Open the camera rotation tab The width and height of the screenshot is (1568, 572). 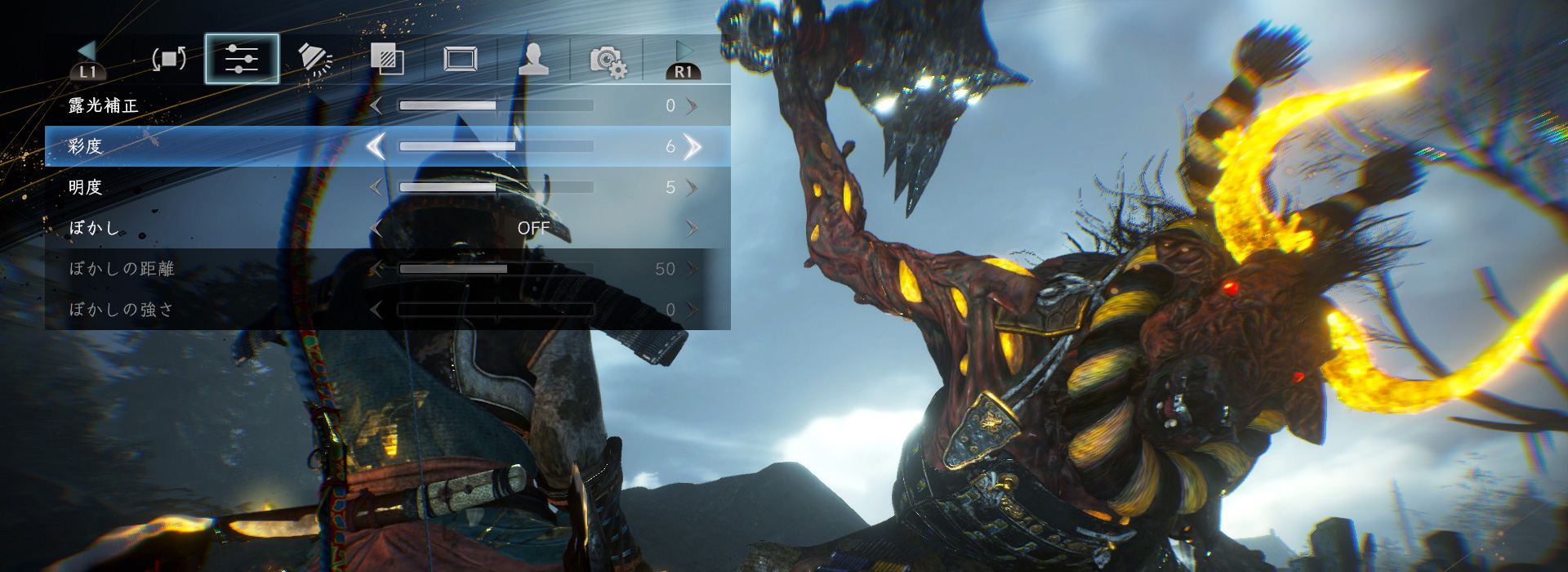pyautogui.click(x=169, y=59)
